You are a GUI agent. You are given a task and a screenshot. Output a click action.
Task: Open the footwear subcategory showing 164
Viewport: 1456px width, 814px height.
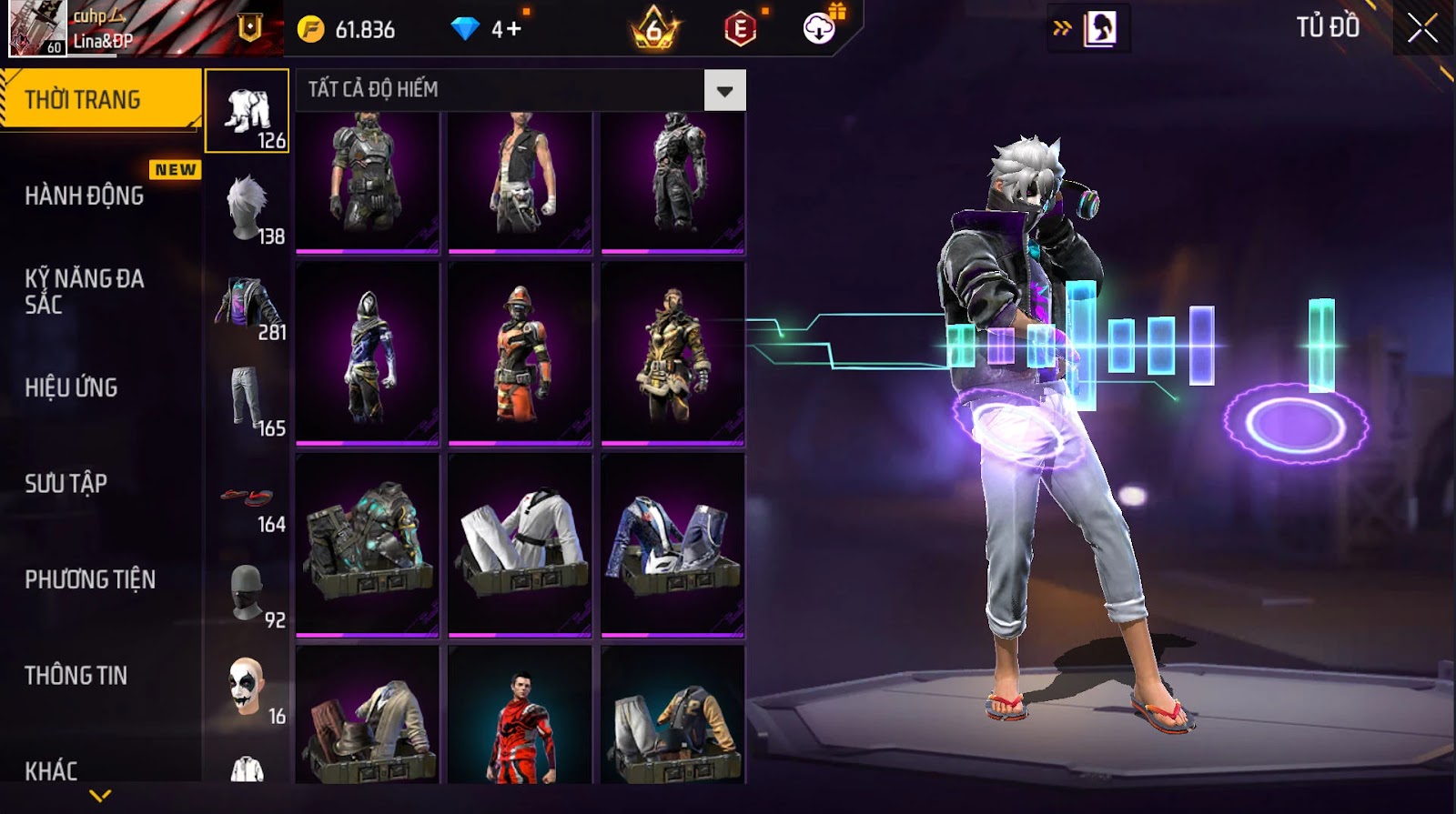click(x=248, y=499)
